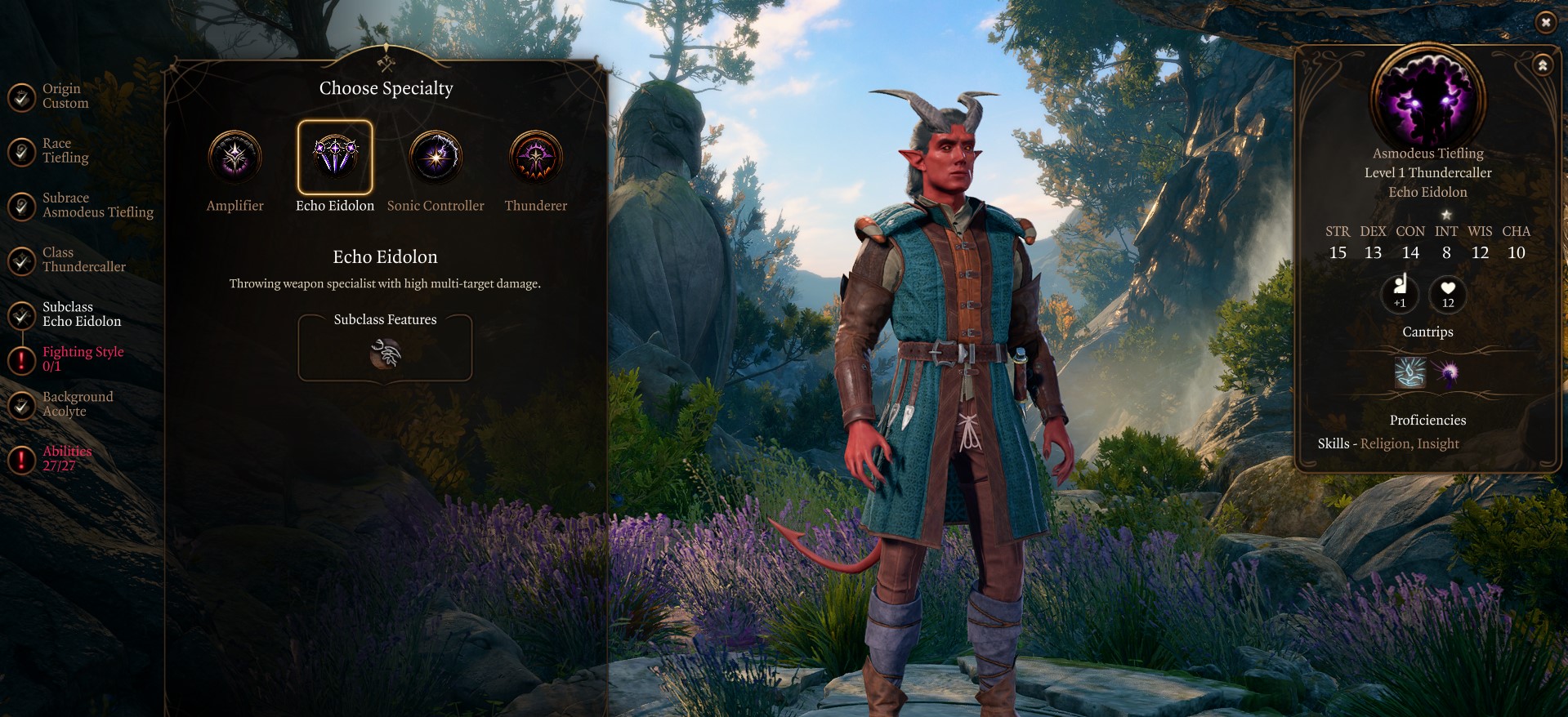
Task: Open Subrace Asmodeus Tiefling step
Action: pos(96,205)
